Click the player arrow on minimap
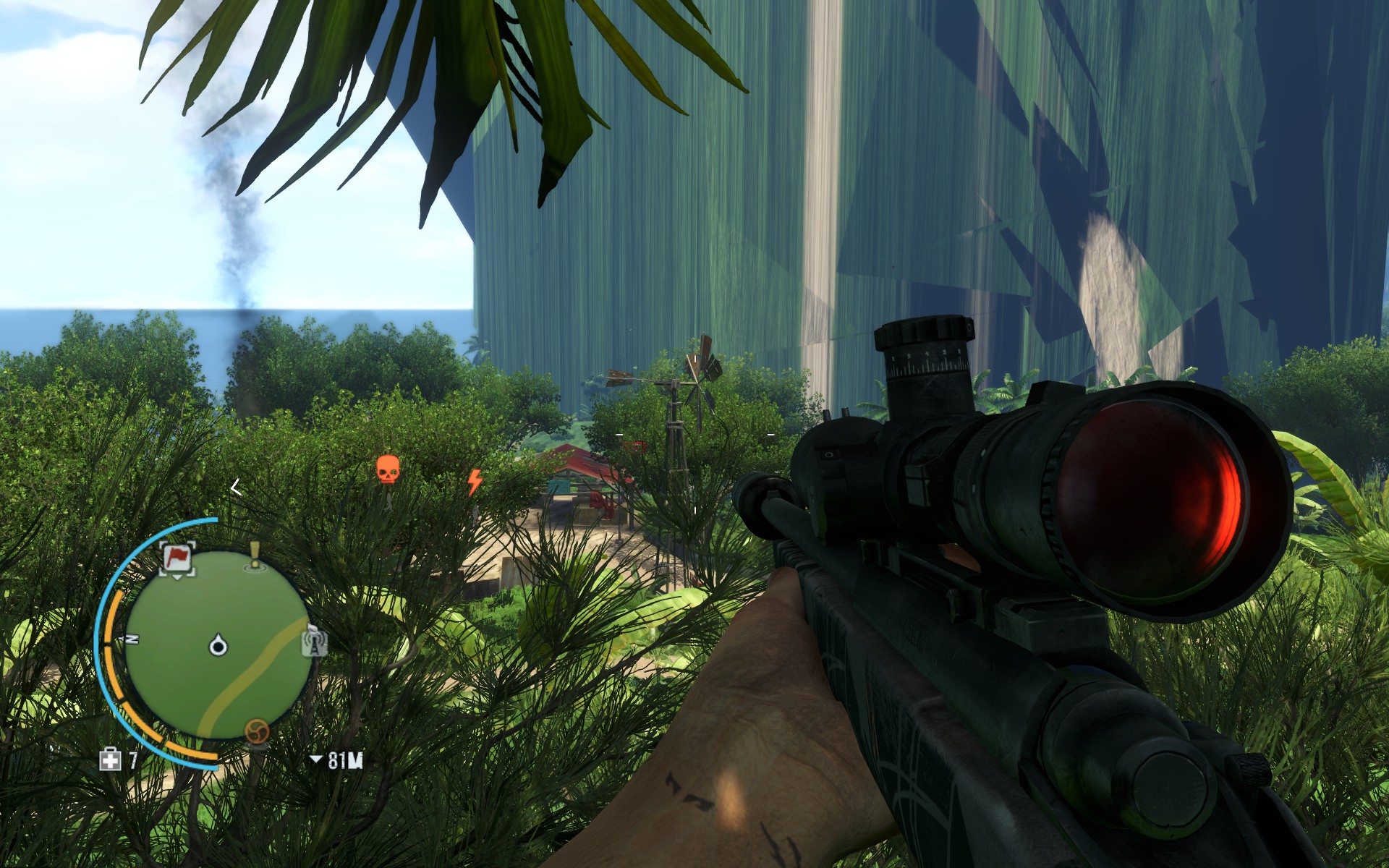1389x868 pixels. tap(218, 645)
